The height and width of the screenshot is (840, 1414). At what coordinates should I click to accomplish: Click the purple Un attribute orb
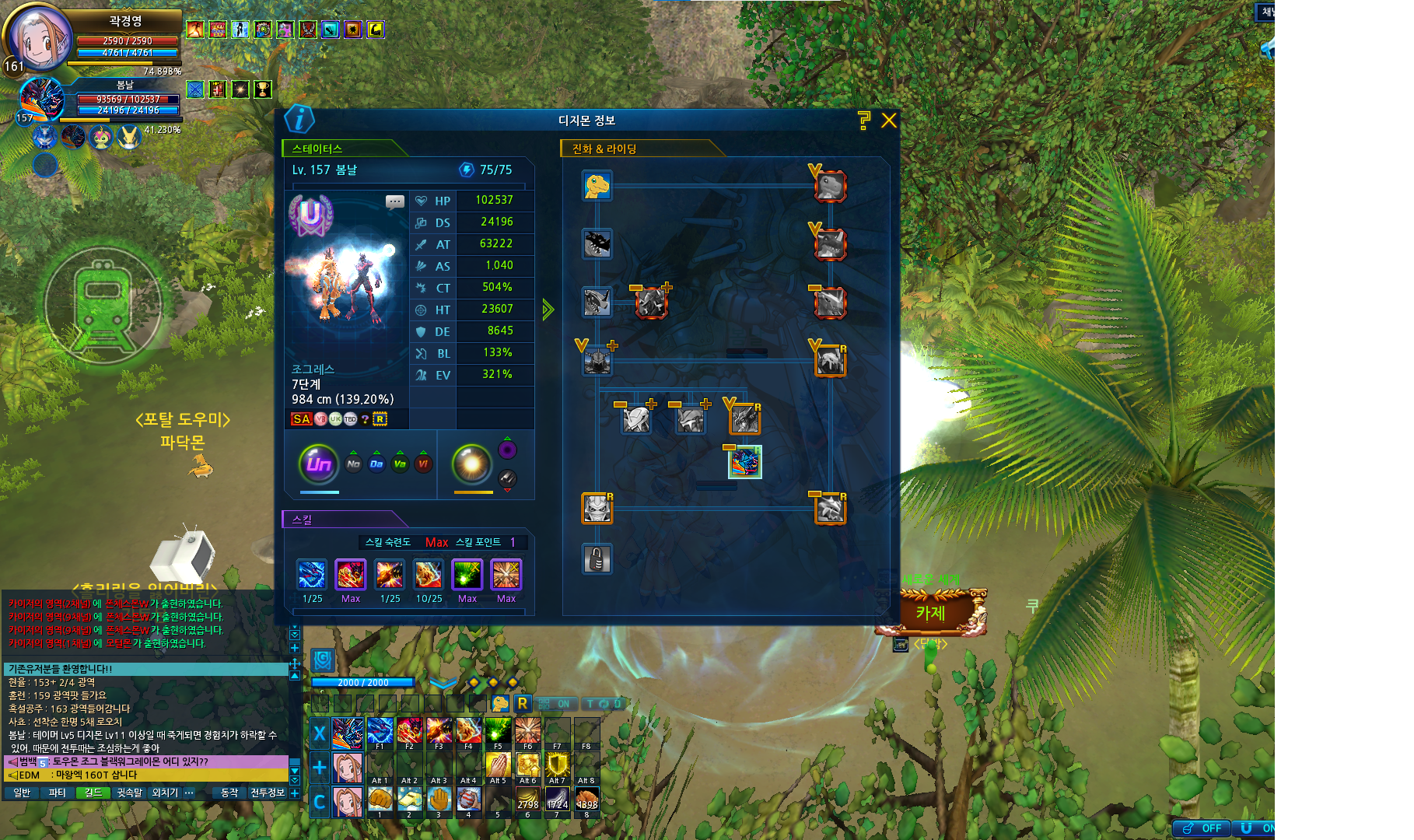(x=319, y=464)
